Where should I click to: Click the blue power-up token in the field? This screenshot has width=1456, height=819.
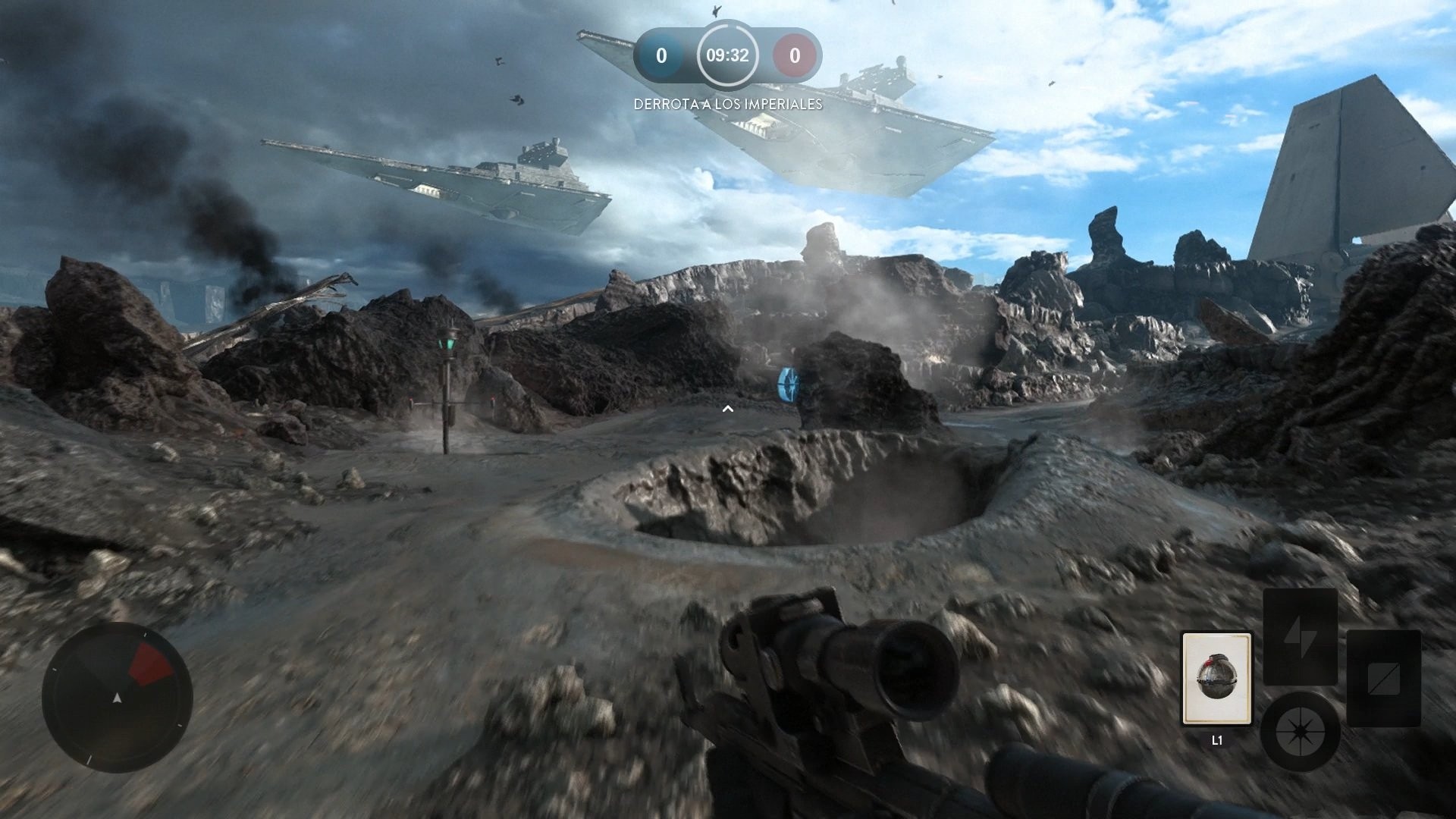click(x=789, y=383)
